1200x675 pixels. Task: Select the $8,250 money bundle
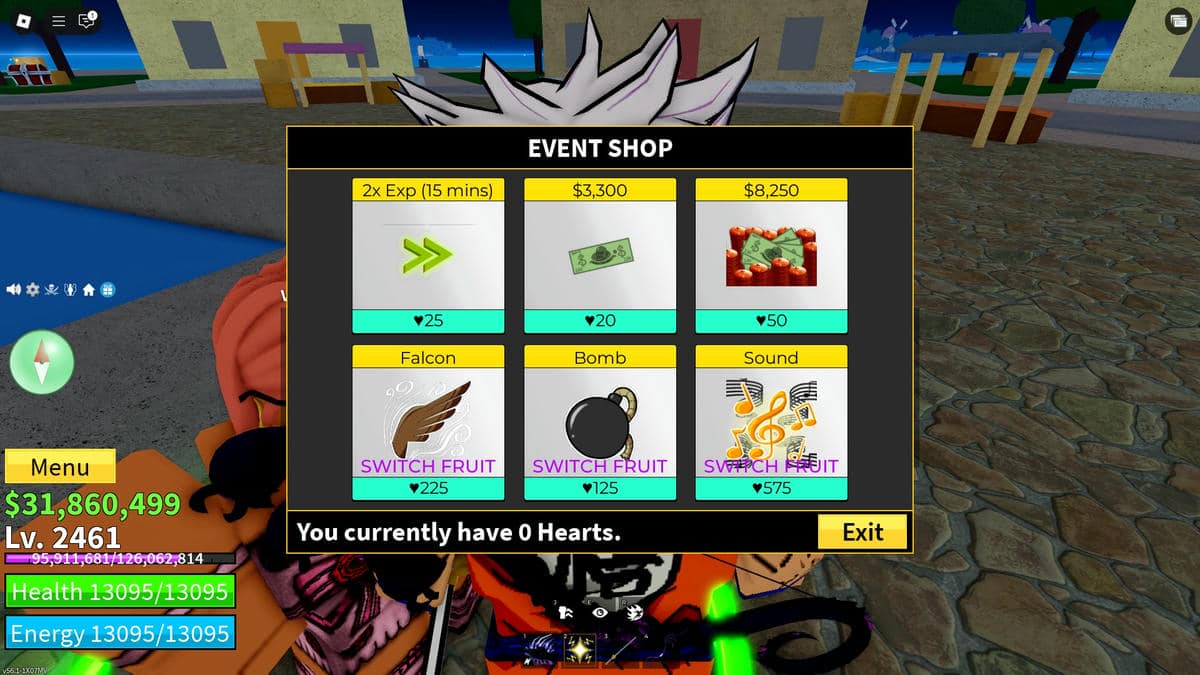coord(771,256)
